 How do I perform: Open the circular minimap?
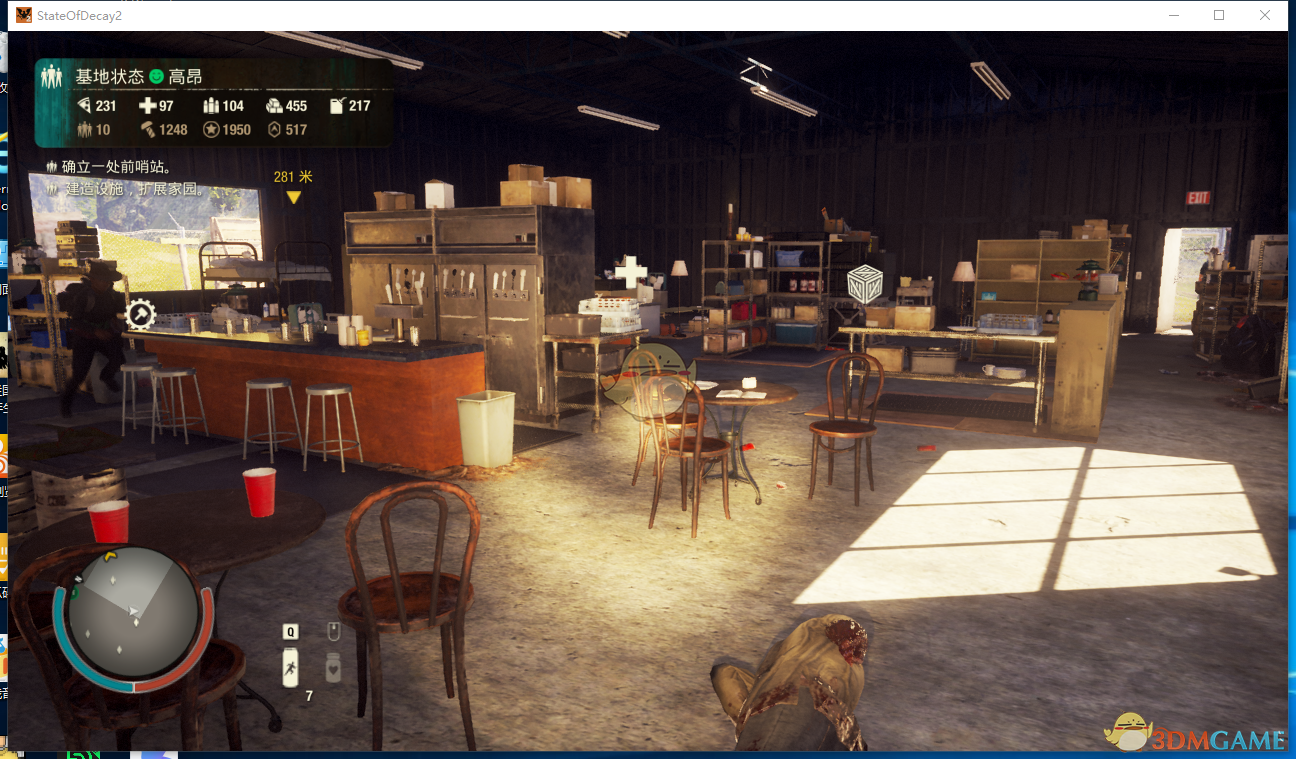pos(132,612)
